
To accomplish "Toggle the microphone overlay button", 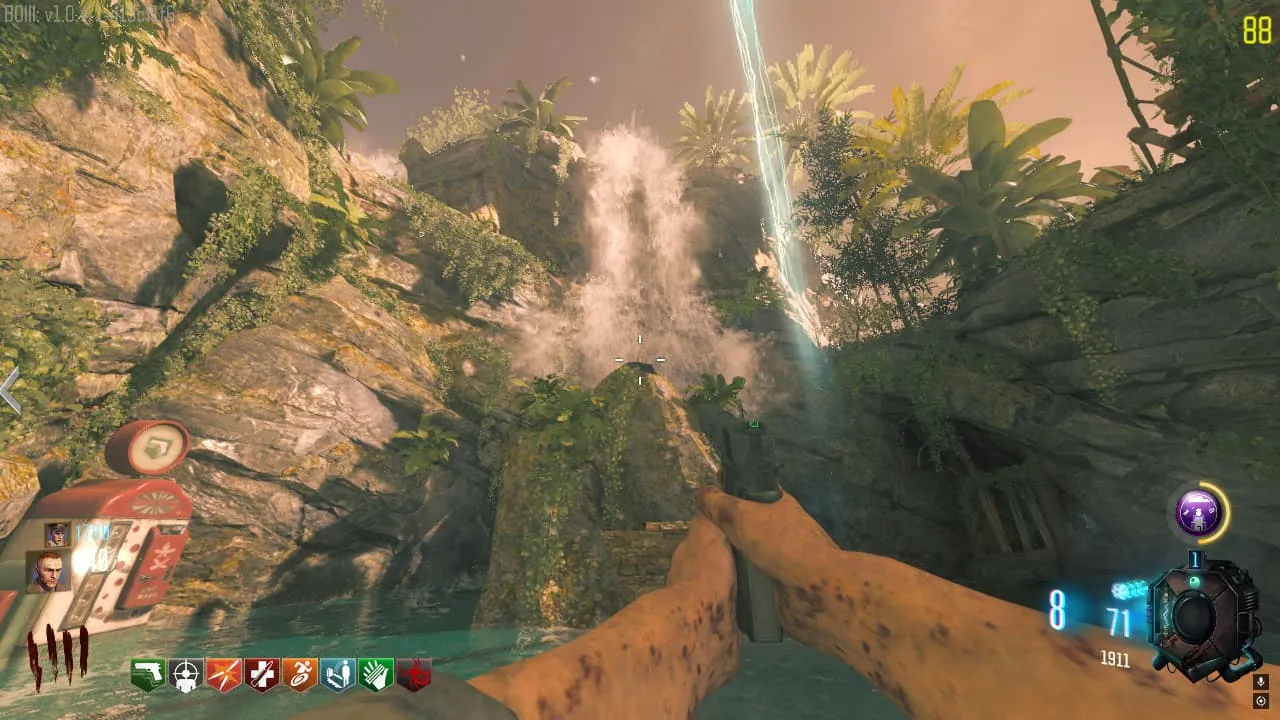I will click(1261, 682).
